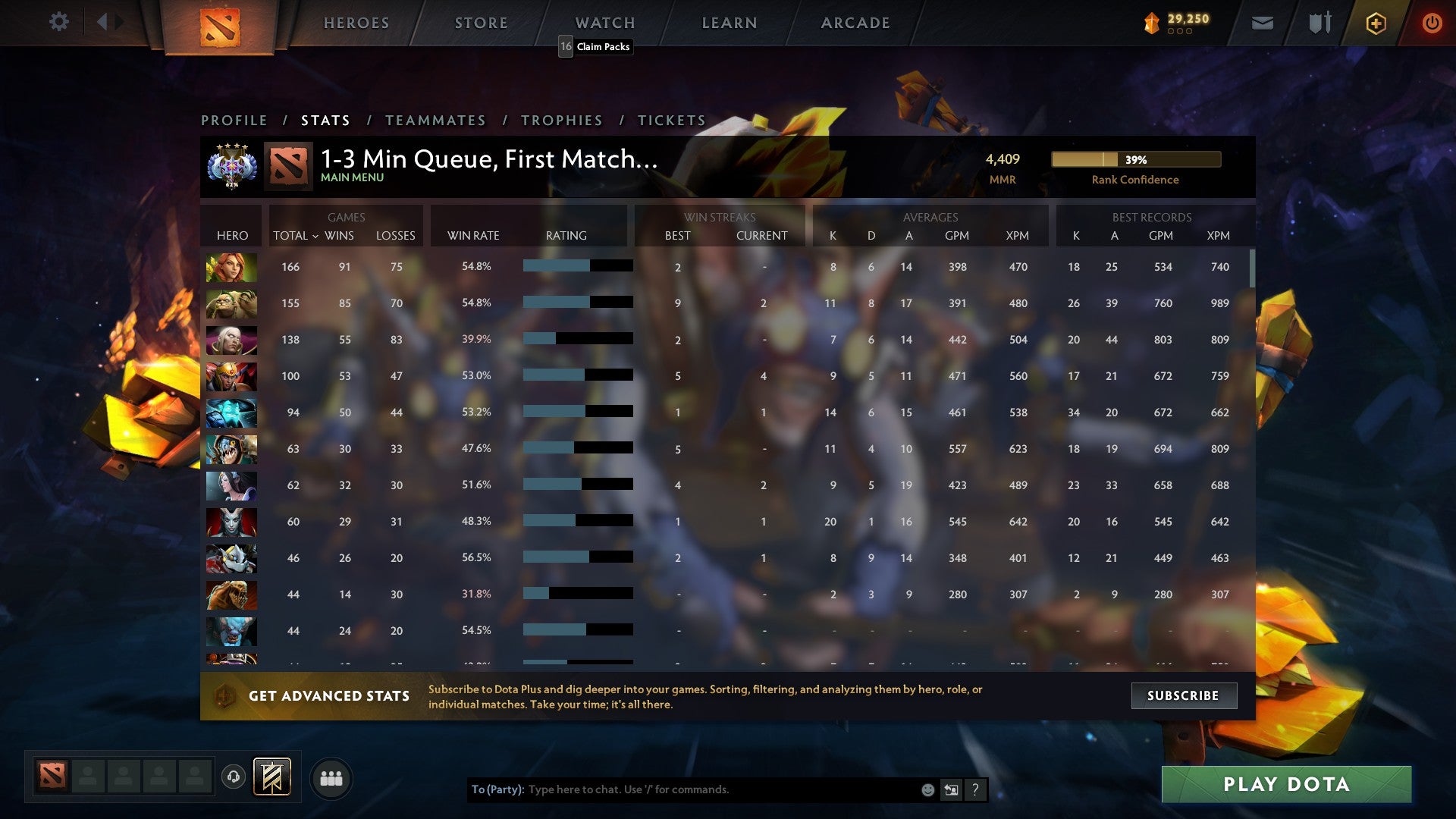Open the friends list people icon

click(x=332, y=777)
